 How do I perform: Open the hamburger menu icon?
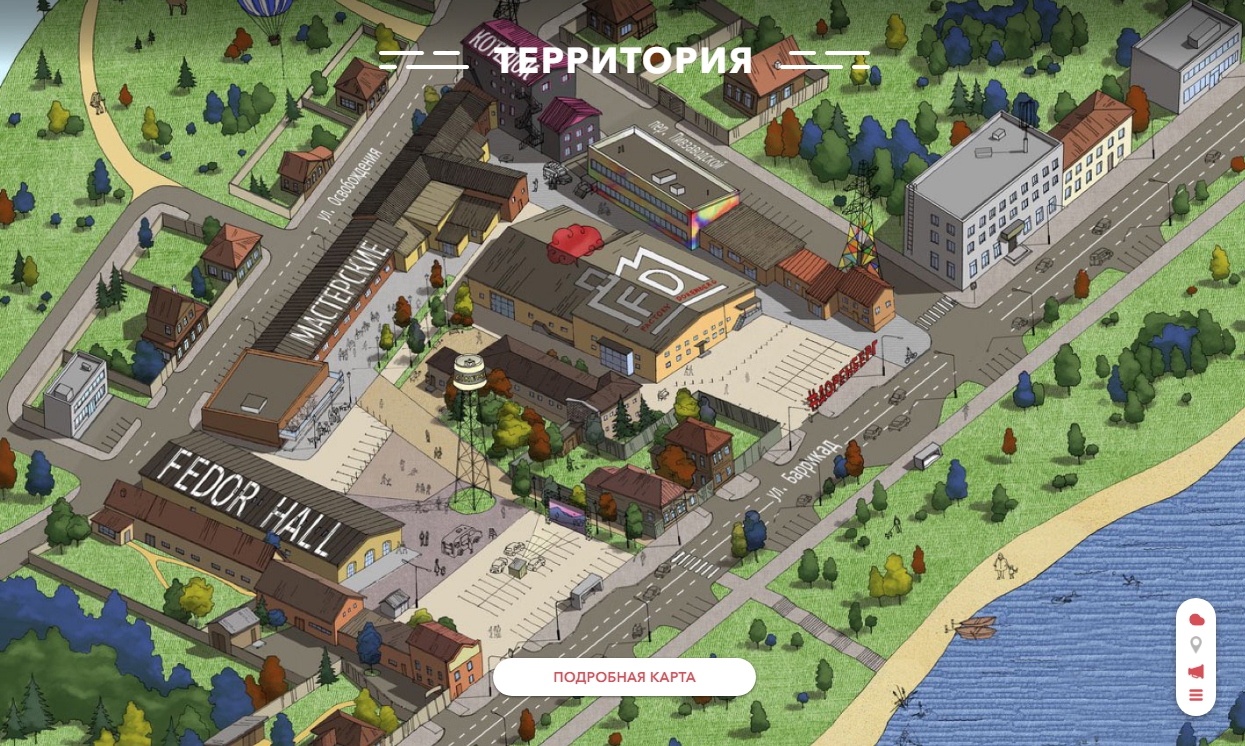coord(1196,696)
